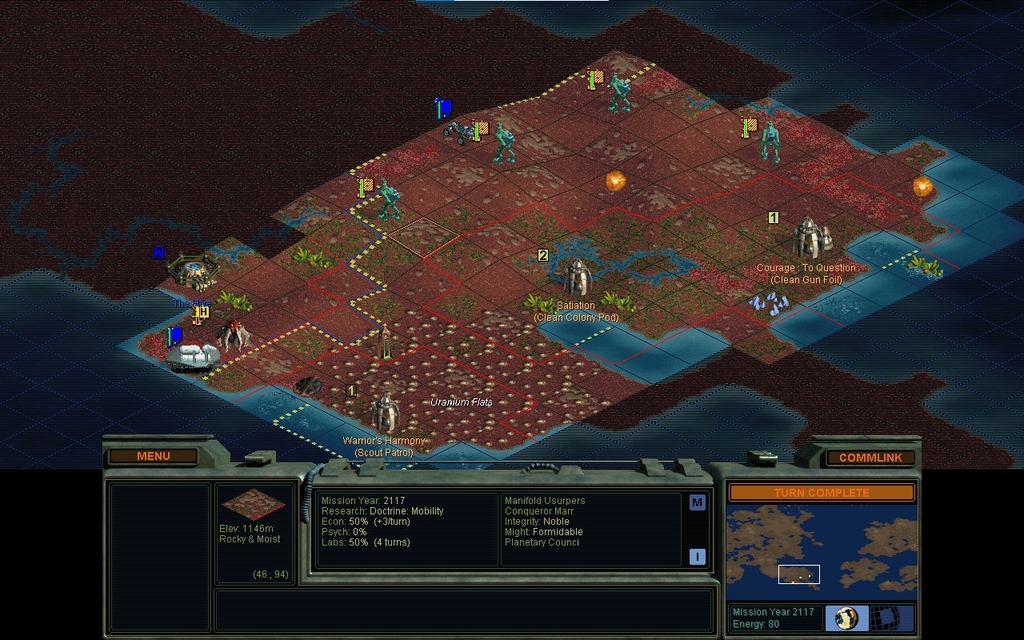Select the Courage: To Question base
Screen dimensions: 1024x640
[x=810, y=238]
